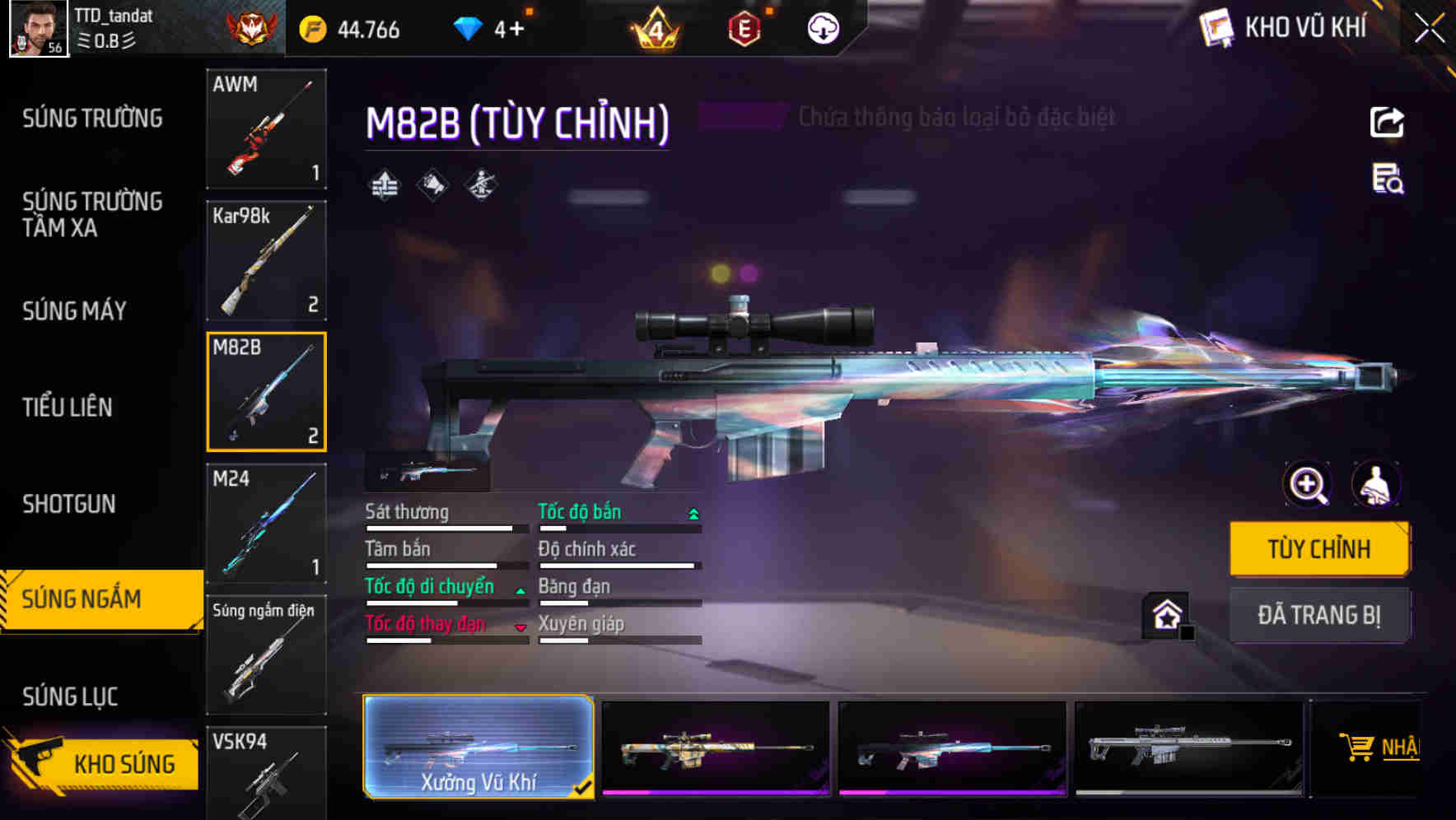The width and height of the screenshot is (1456, 820).
Task: Click the ĐÃ TRANG BỊ button
Action: [1319, 615]
